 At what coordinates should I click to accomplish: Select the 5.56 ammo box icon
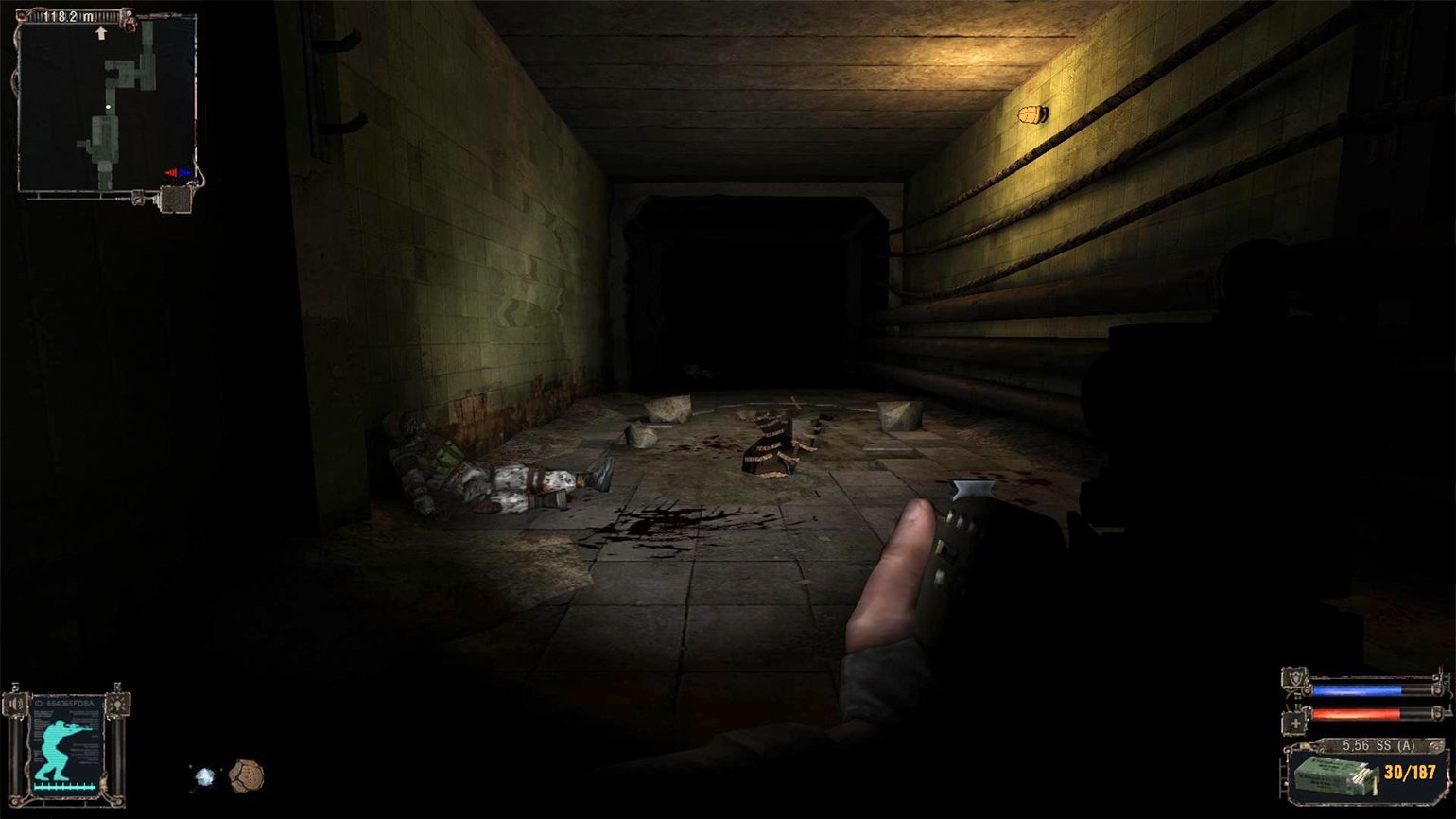(x=1332, y=772)
